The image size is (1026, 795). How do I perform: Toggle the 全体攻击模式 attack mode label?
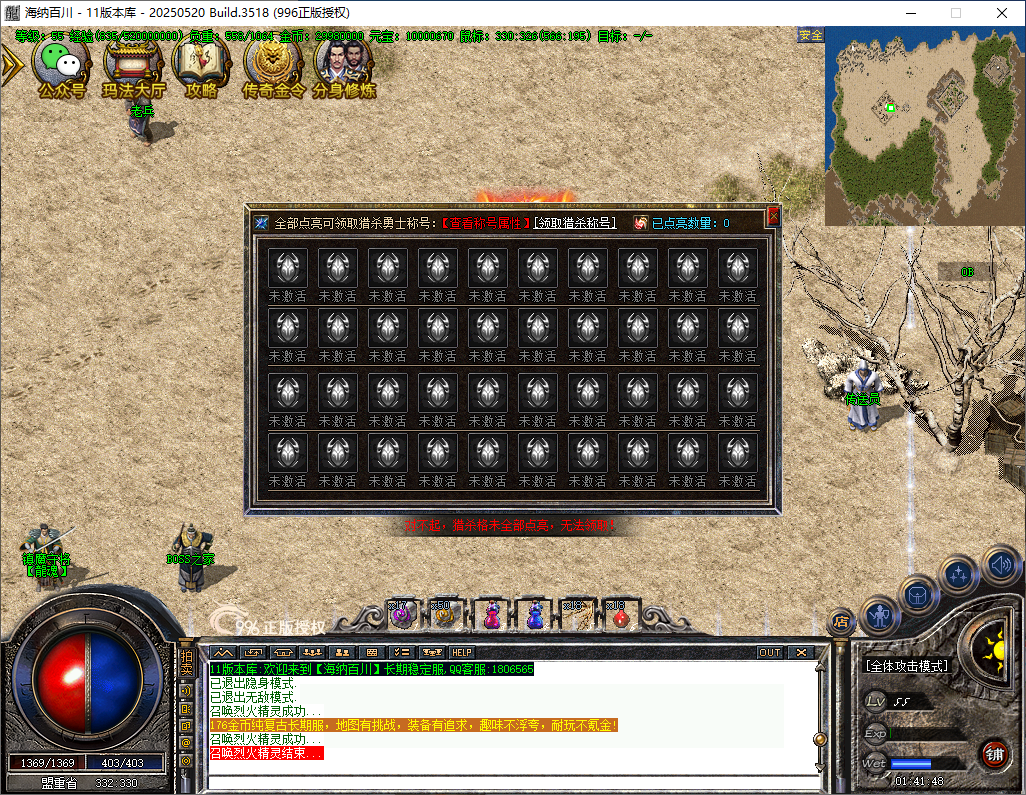click(907, 665)
